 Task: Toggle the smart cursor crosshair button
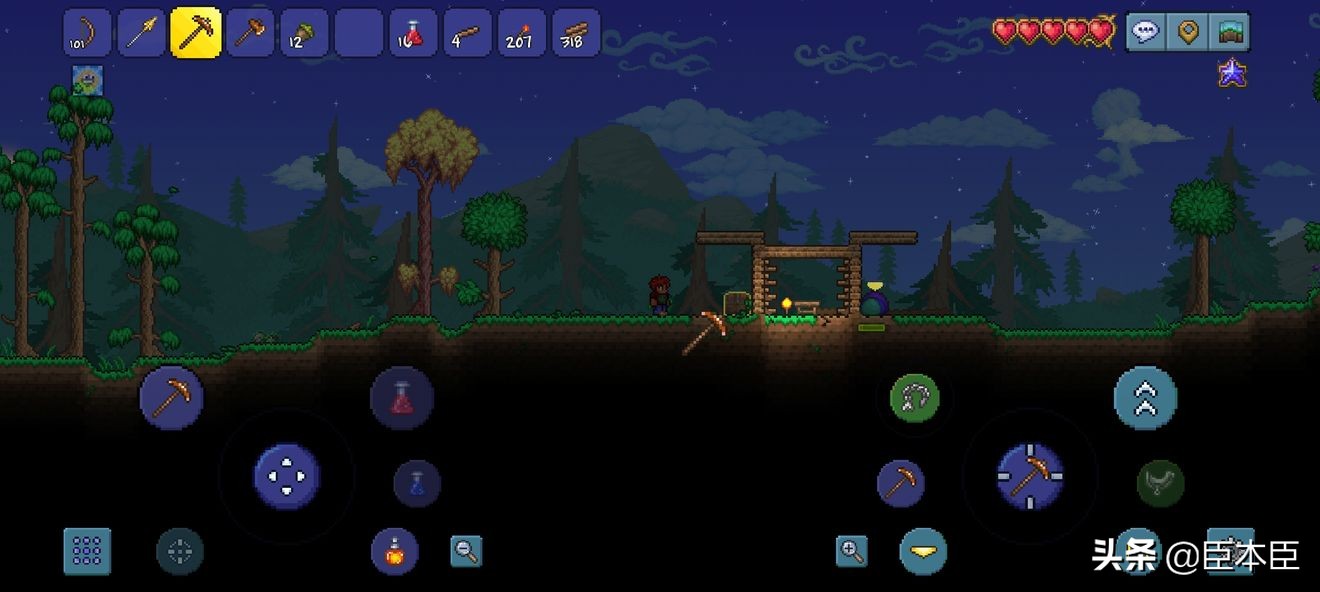[180, 551]
